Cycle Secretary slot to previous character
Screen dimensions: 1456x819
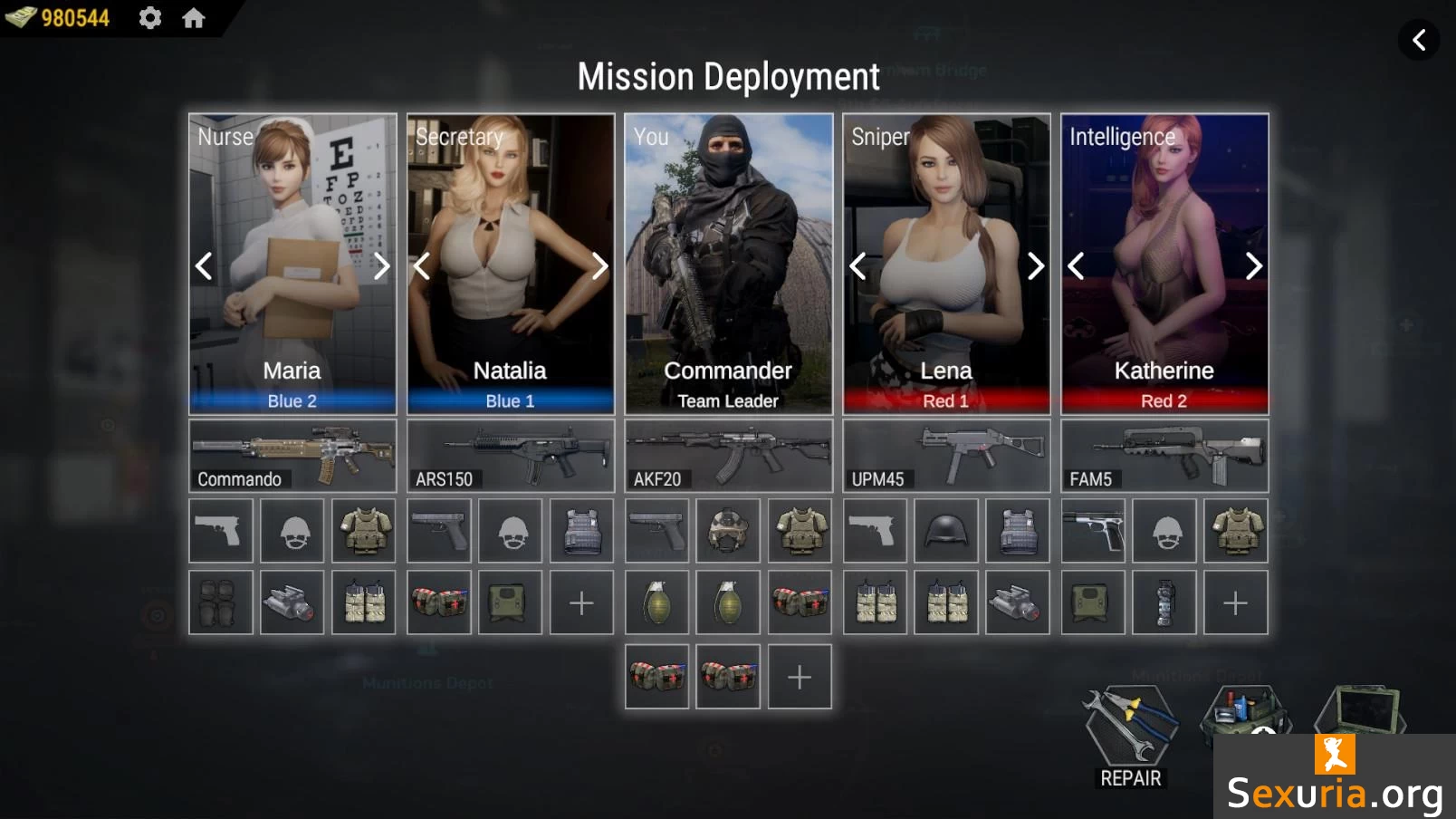coord(422,265)
